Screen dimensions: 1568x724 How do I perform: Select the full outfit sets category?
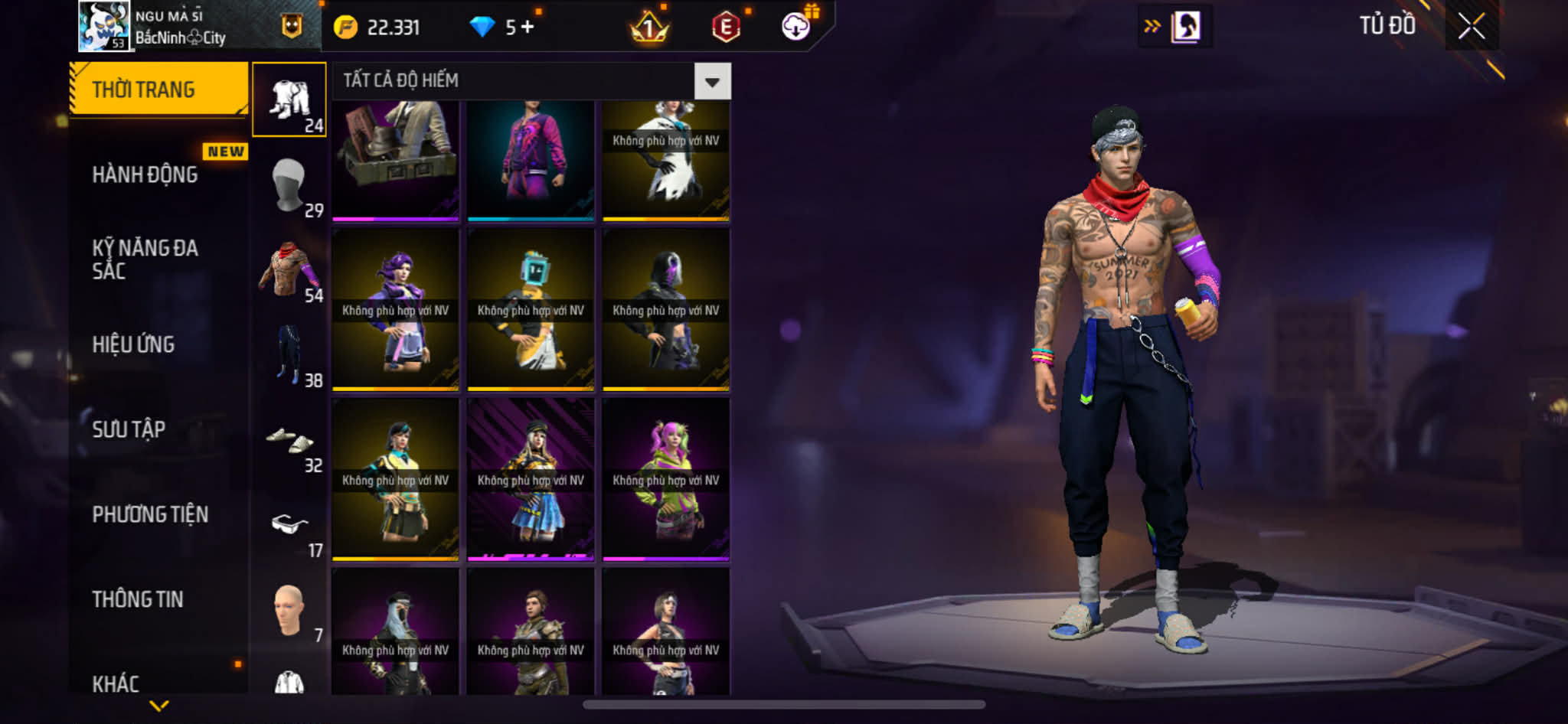point(289,99)
